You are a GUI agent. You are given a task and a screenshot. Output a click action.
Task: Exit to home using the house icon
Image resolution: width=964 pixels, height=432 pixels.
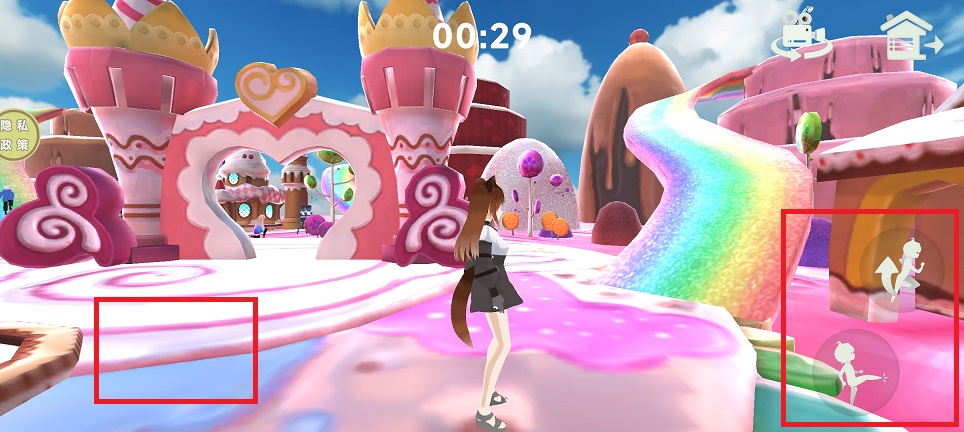(910, 38)
